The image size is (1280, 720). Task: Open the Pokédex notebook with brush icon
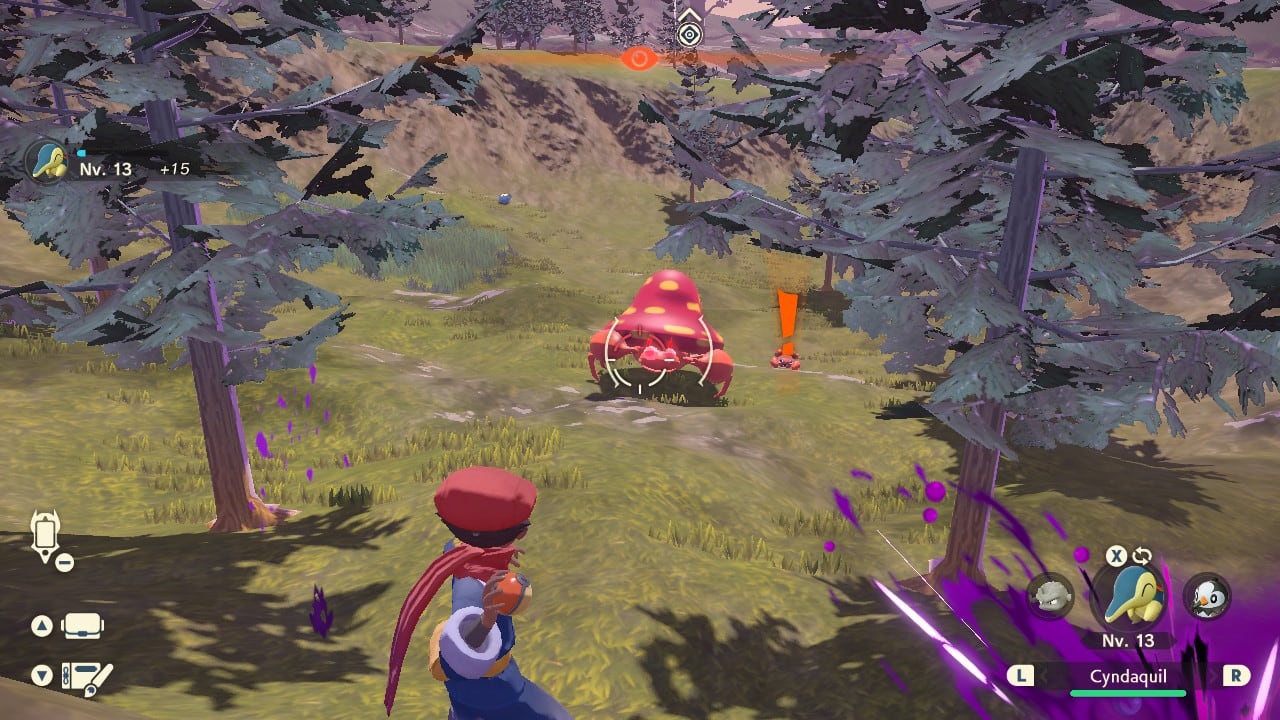coord(86,678)
